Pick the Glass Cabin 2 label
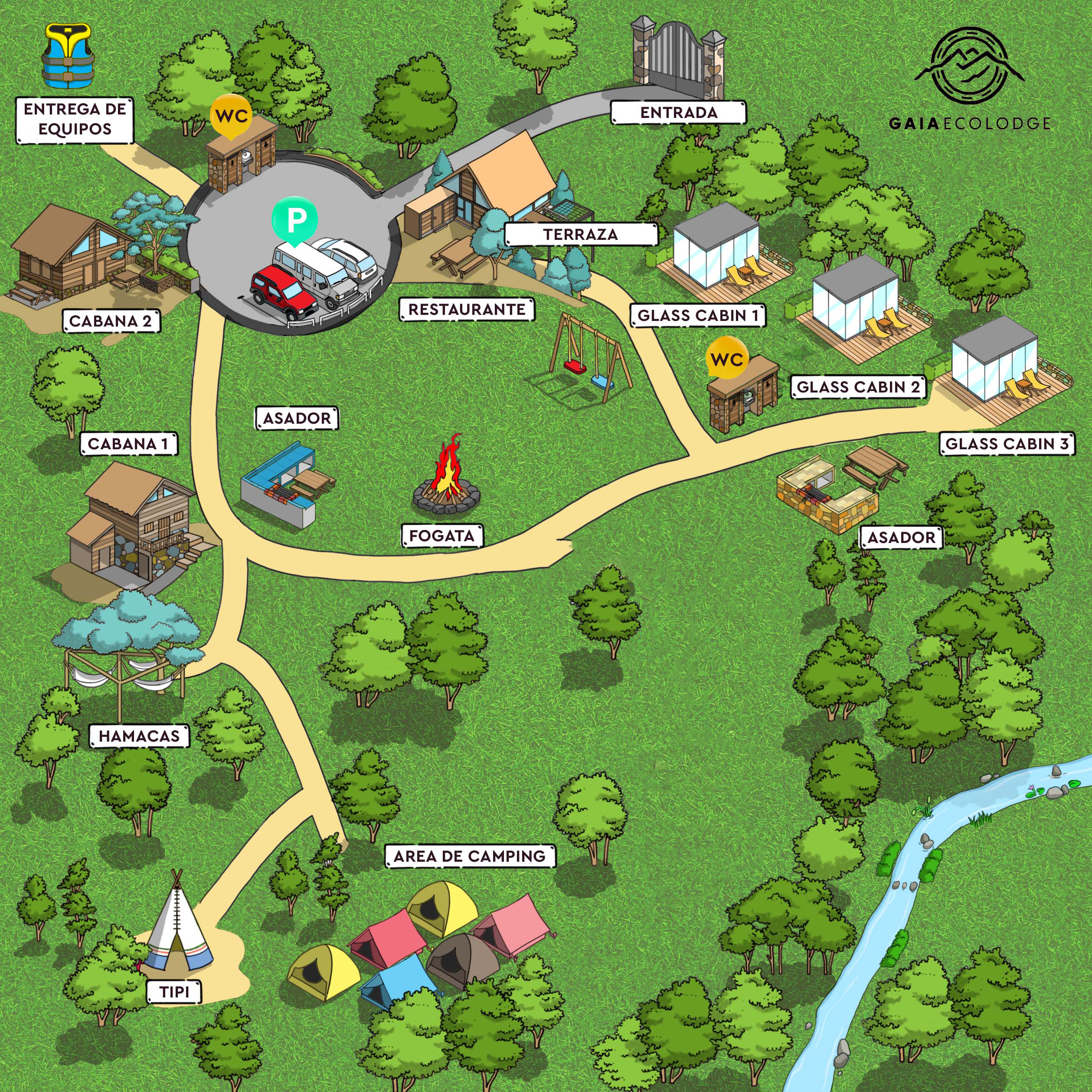The height and width of the screenshot is (1092, 1092). 858,386
